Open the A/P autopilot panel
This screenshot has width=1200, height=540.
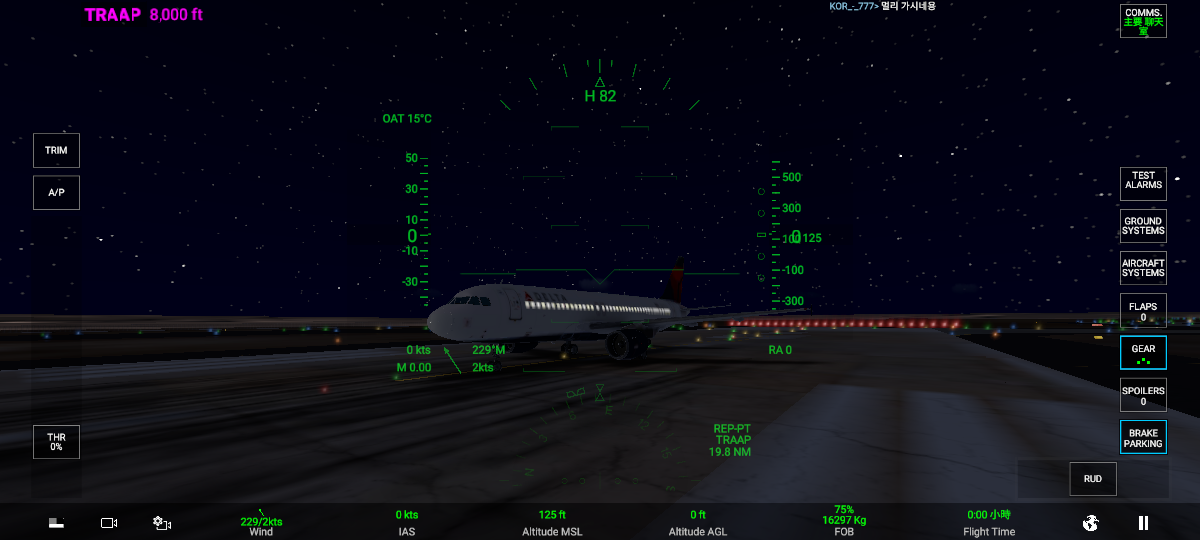pos(56,192)
